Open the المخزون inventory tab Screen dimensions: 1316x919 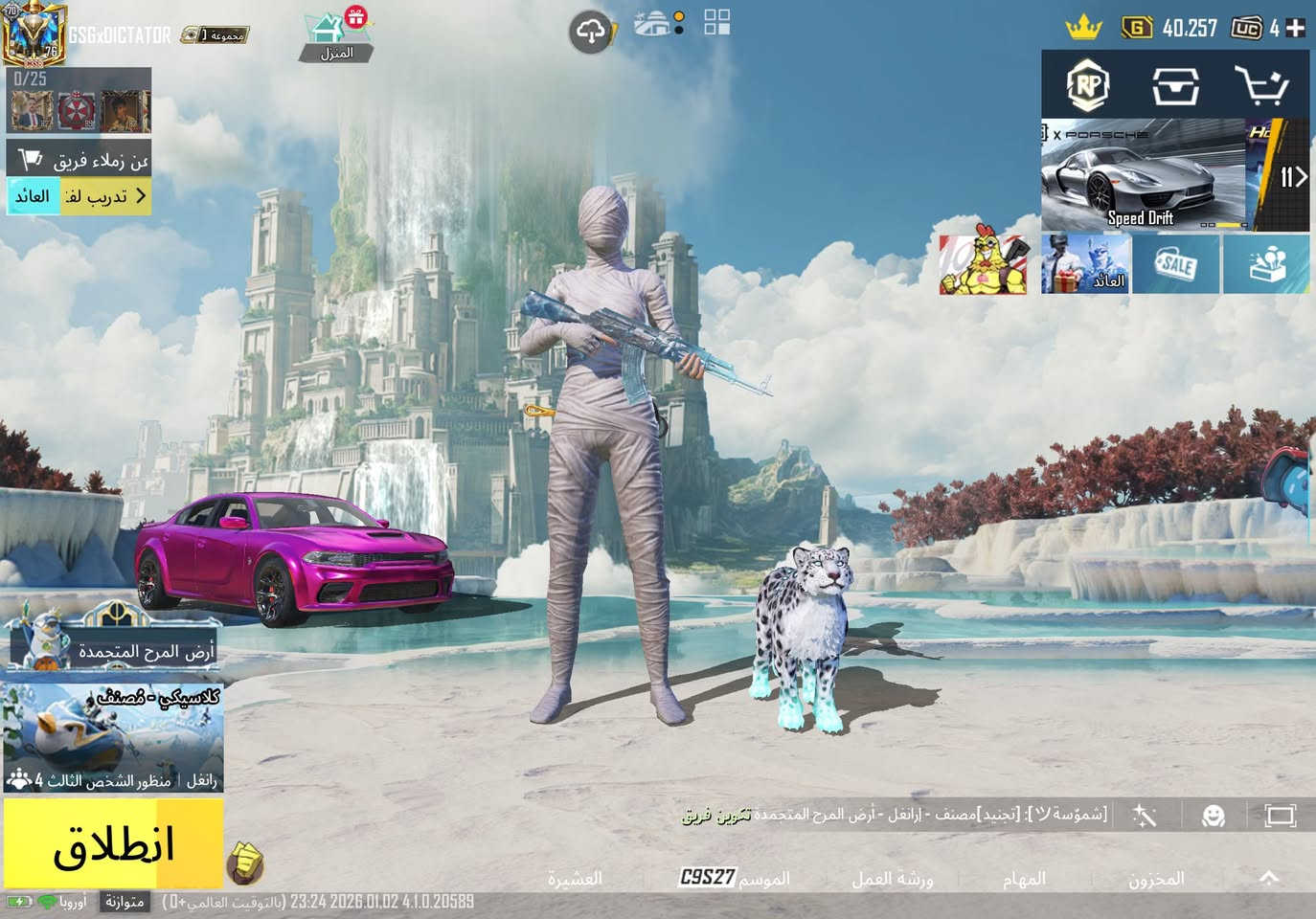tap(1156, 878)
